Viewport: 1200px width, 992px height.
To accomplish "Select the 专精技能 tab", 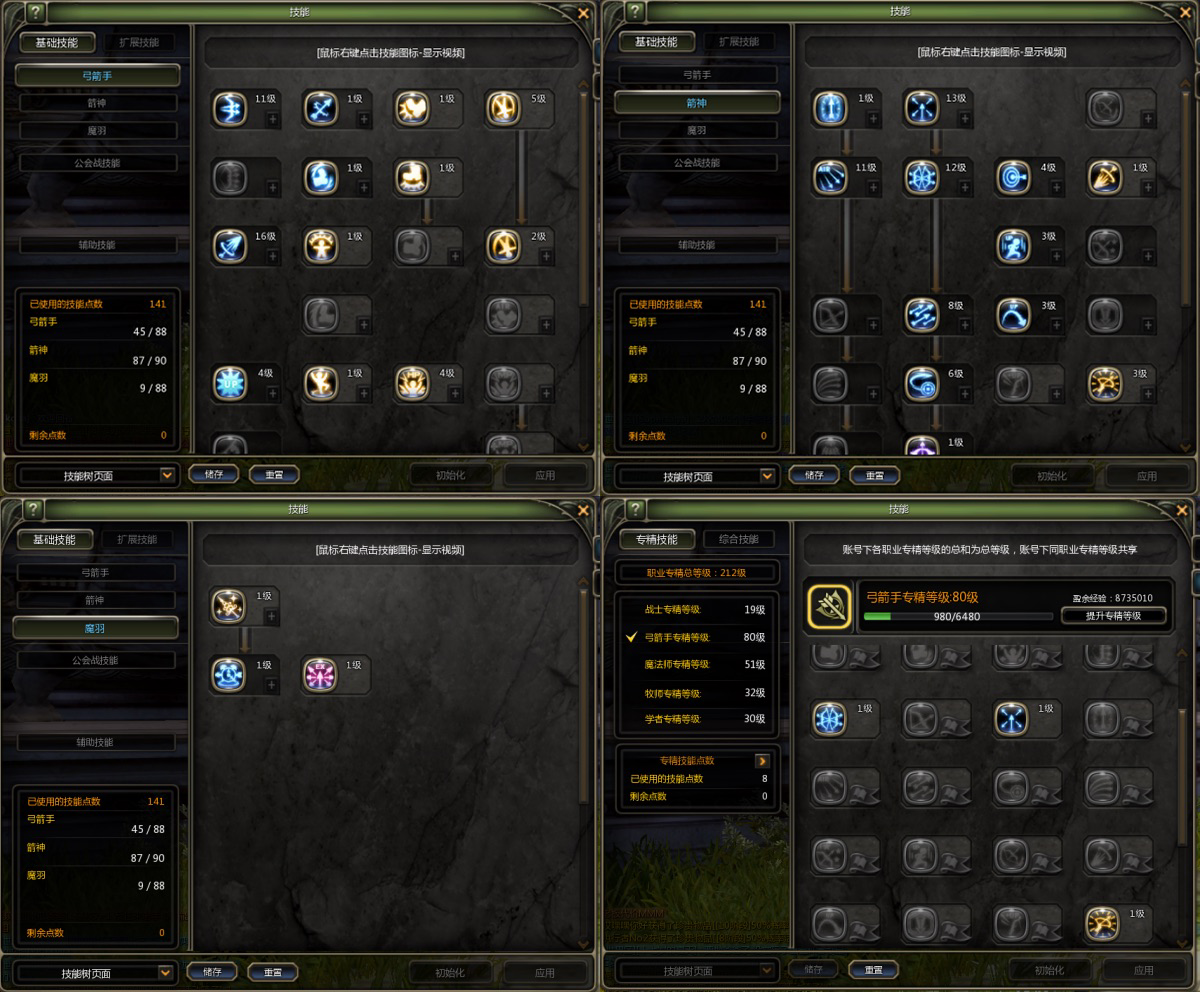I will 656,539.
